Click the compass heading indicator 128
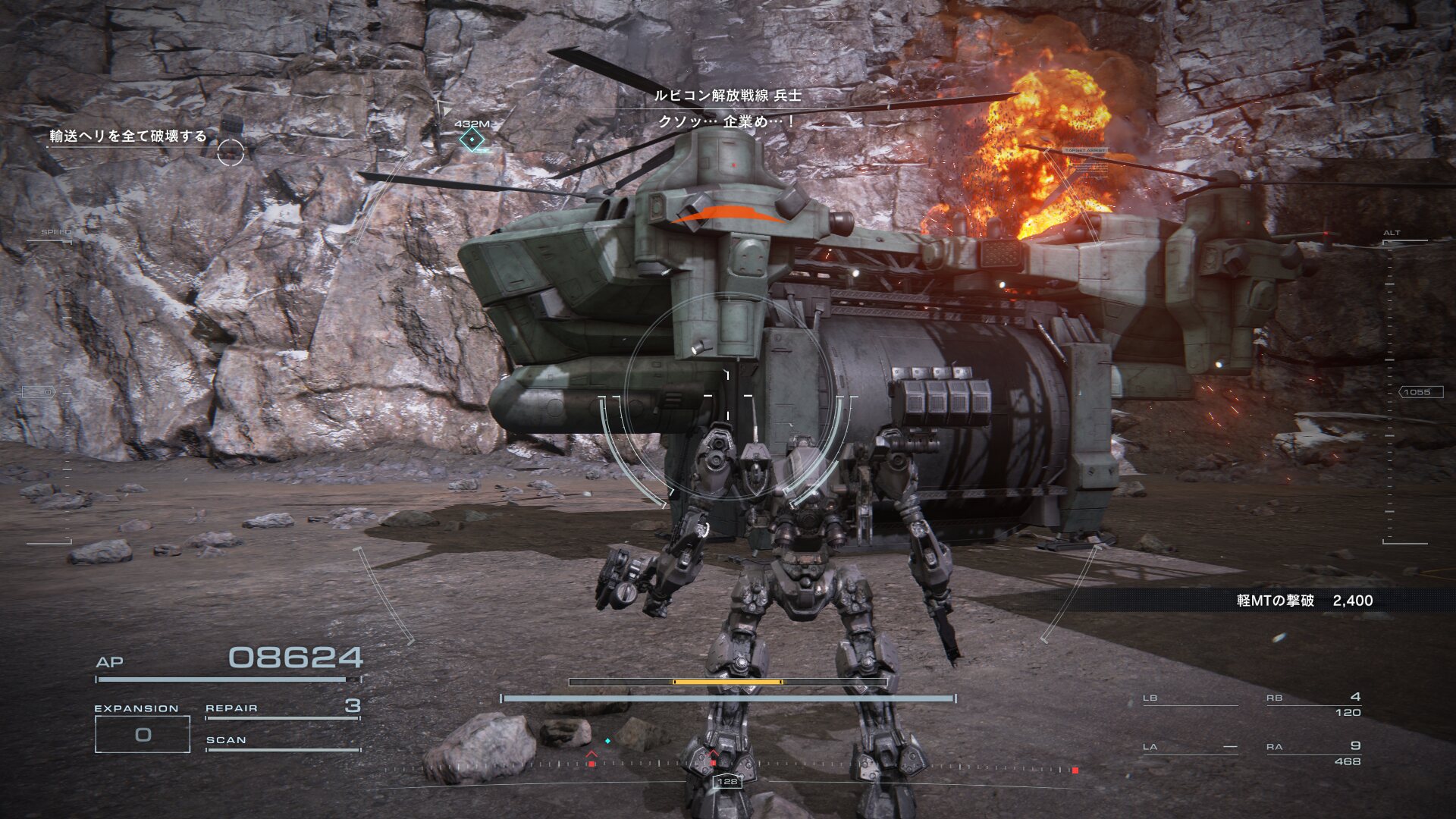 [727, 781]
